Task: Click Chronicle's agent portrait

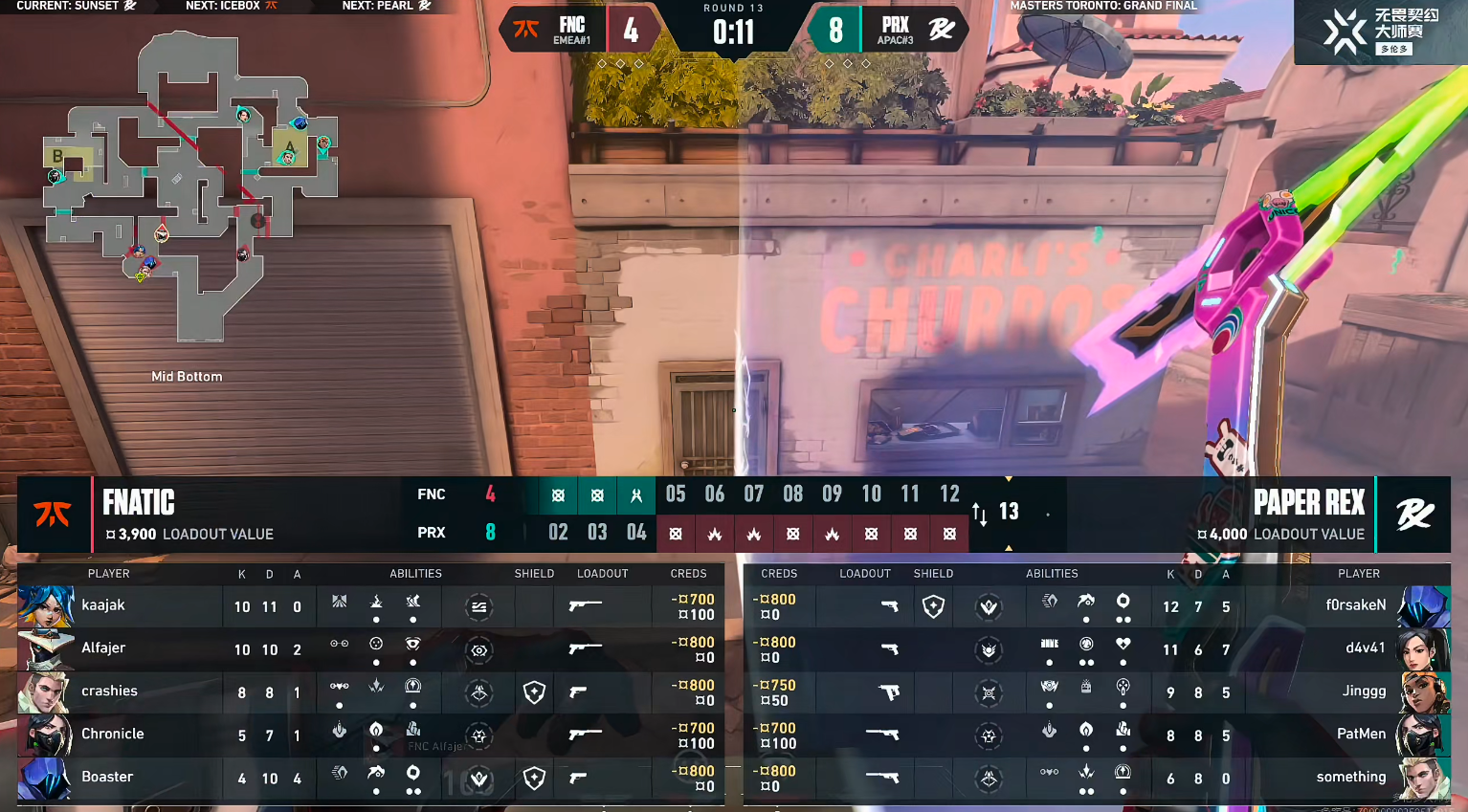Action: [45, 735]
